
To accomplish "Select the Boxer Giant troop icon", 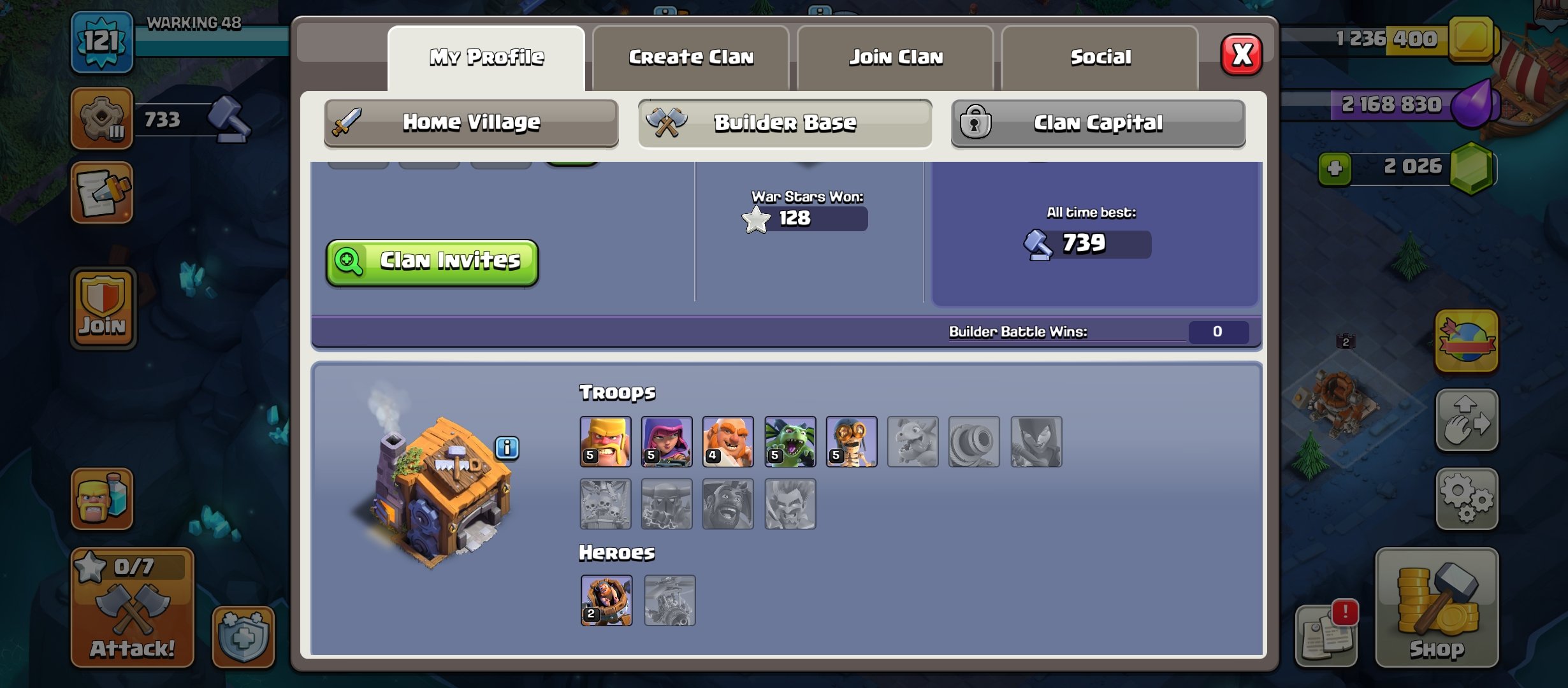I will click(x=728, y=441).
